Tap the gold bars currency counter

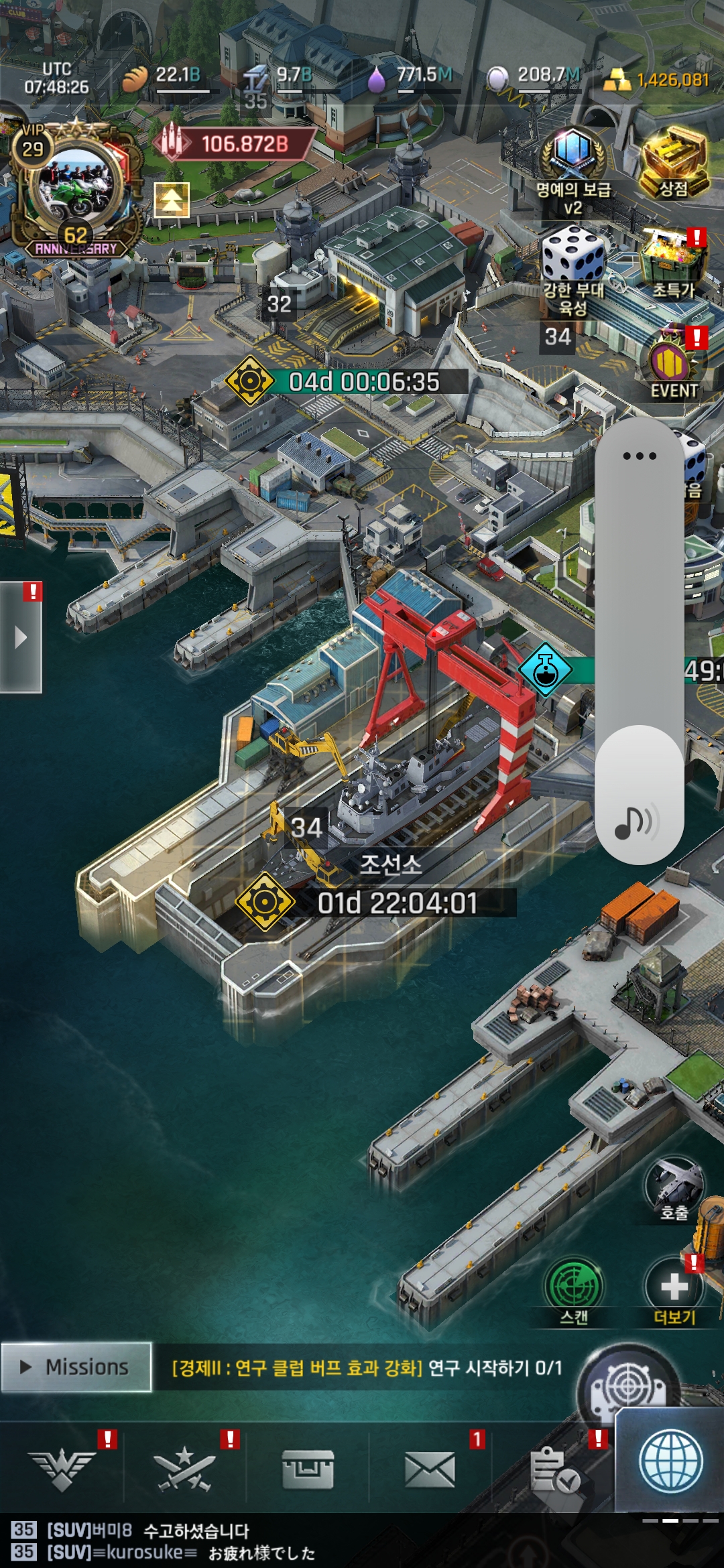(657, 80)
